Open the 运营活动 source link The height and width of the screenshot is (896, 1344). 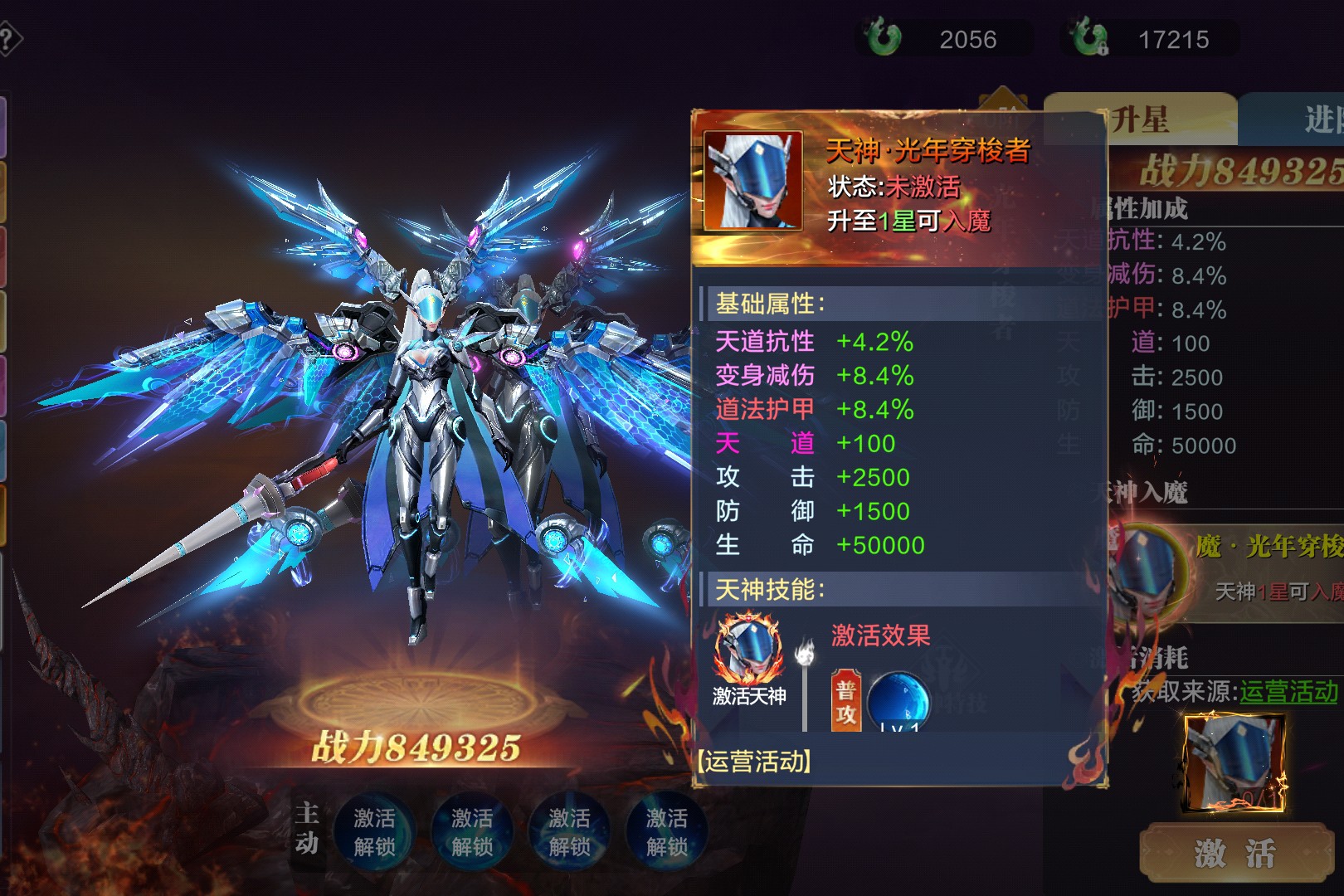tap(1288, 691)
